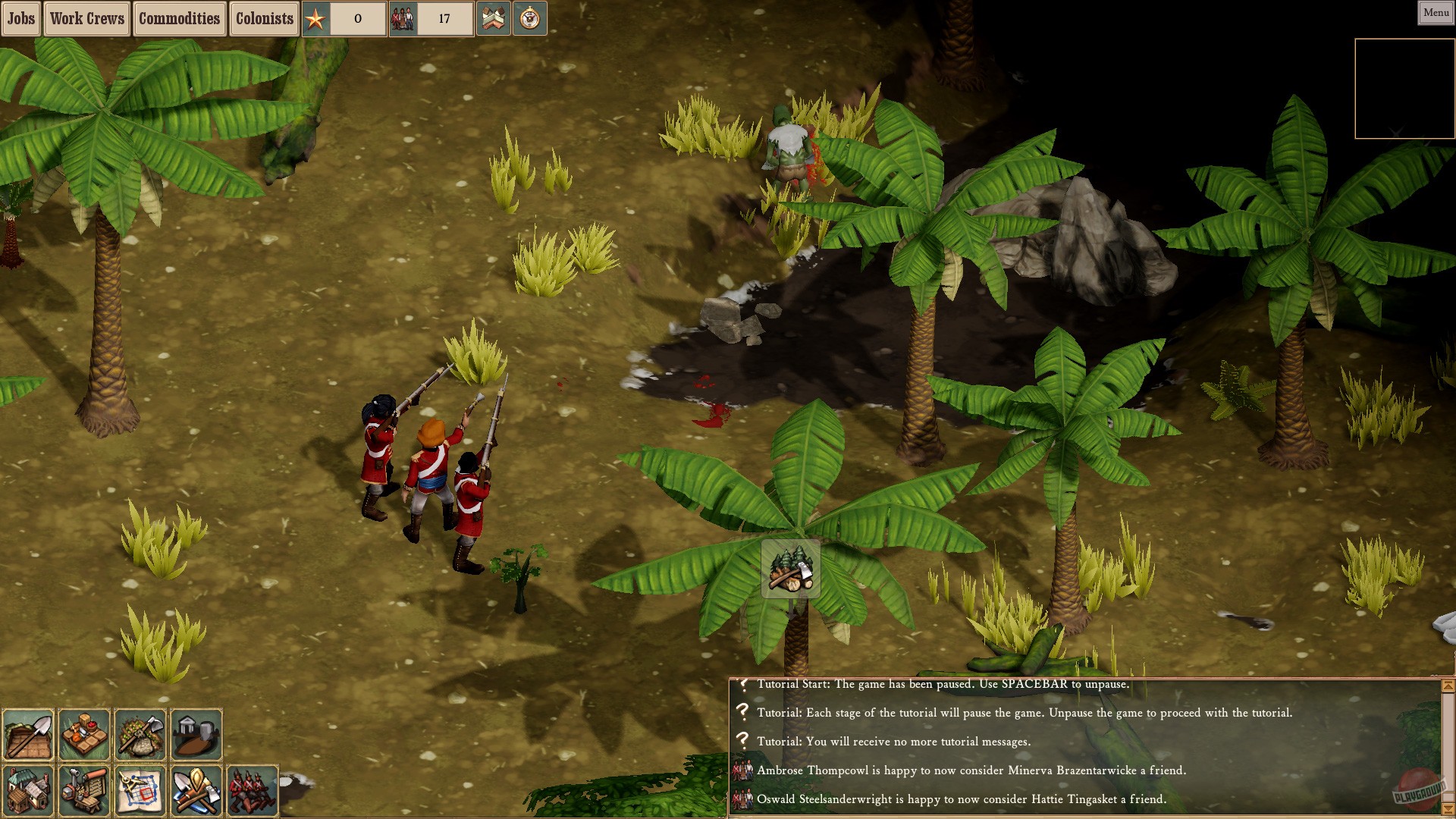Open the expedition map icon in top bar
The height and width of the screenshot is (819, 1456).
494,18
